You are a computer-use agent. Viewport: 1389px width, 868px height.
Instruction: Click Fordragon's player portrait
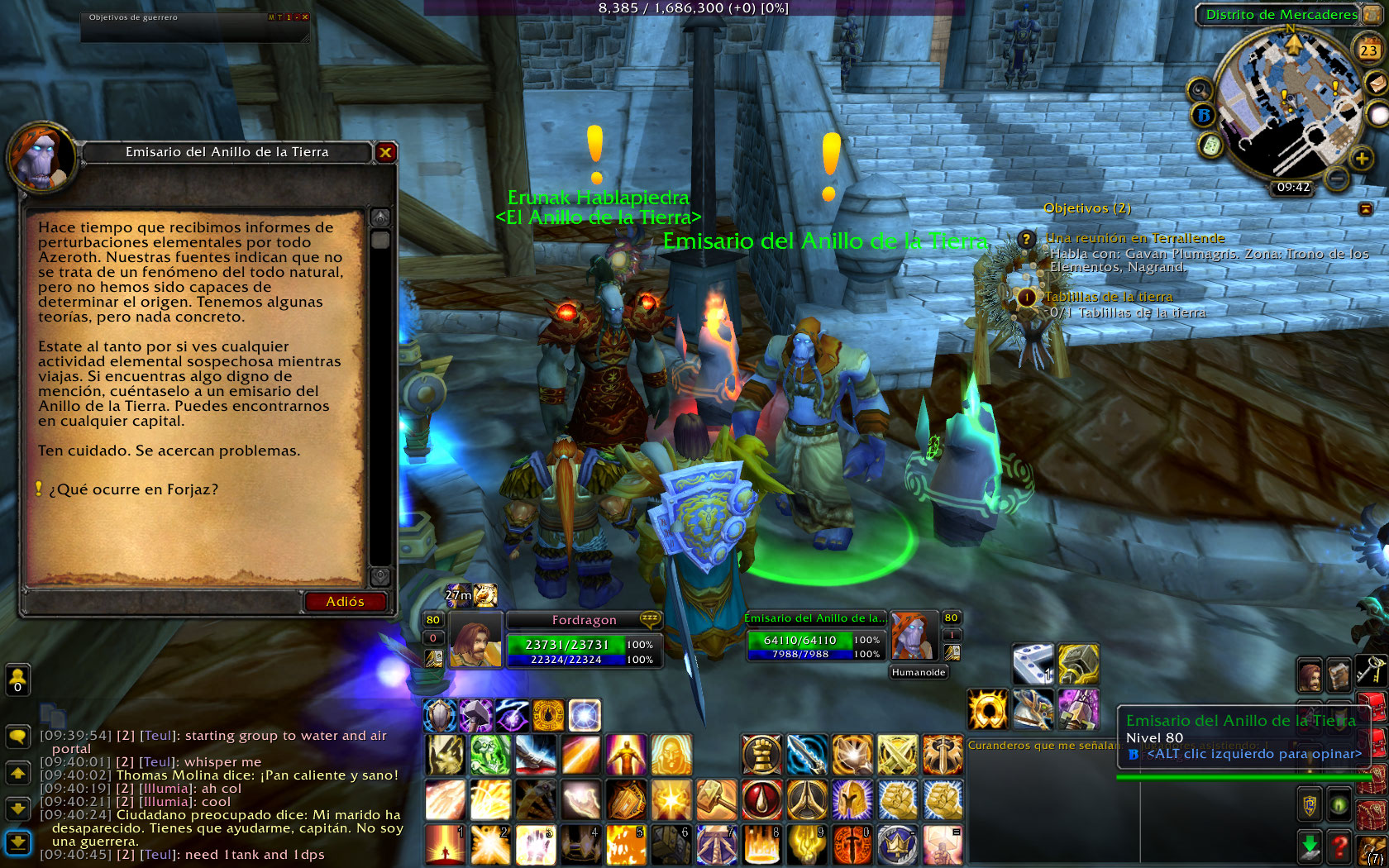click(475, 641)
